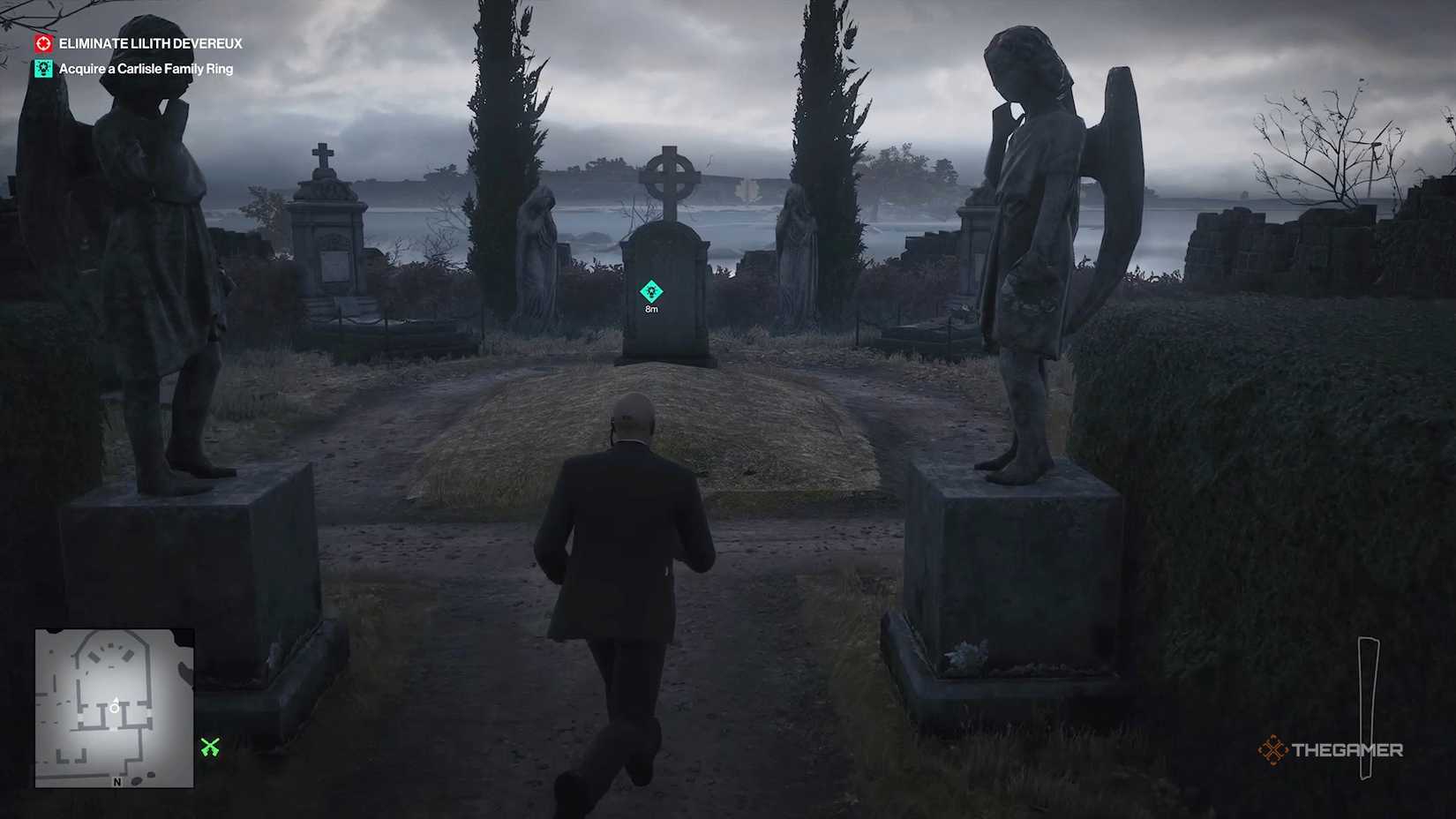Viewport: 1456px width, 819px height.
Task: Select the TheGamer orange diamond logo icon
Action: click(1274, 749)
